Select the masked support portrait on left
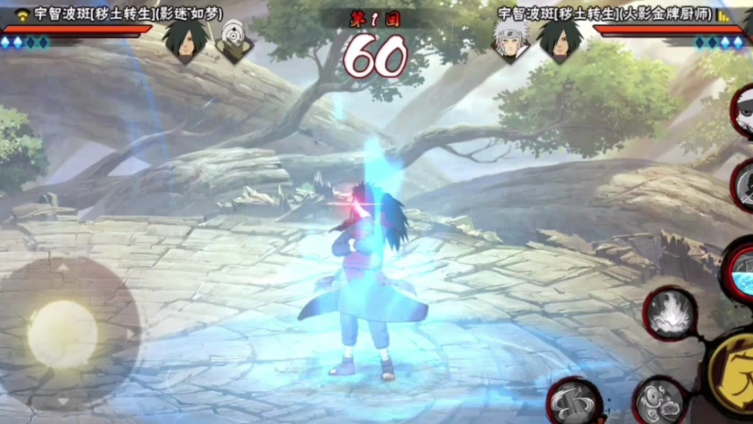 click(x=236, y=41)
